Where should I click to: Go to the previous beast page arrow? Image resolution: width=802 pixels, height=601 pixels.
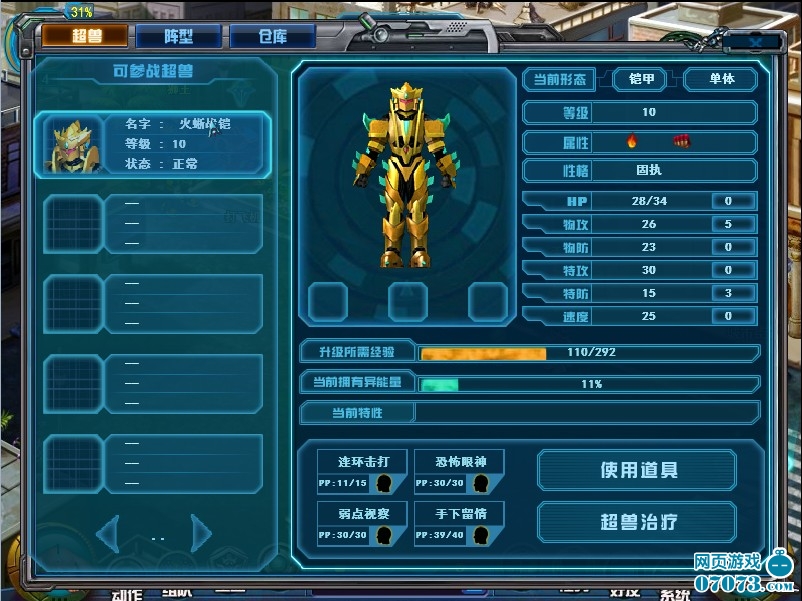point(109,531)
